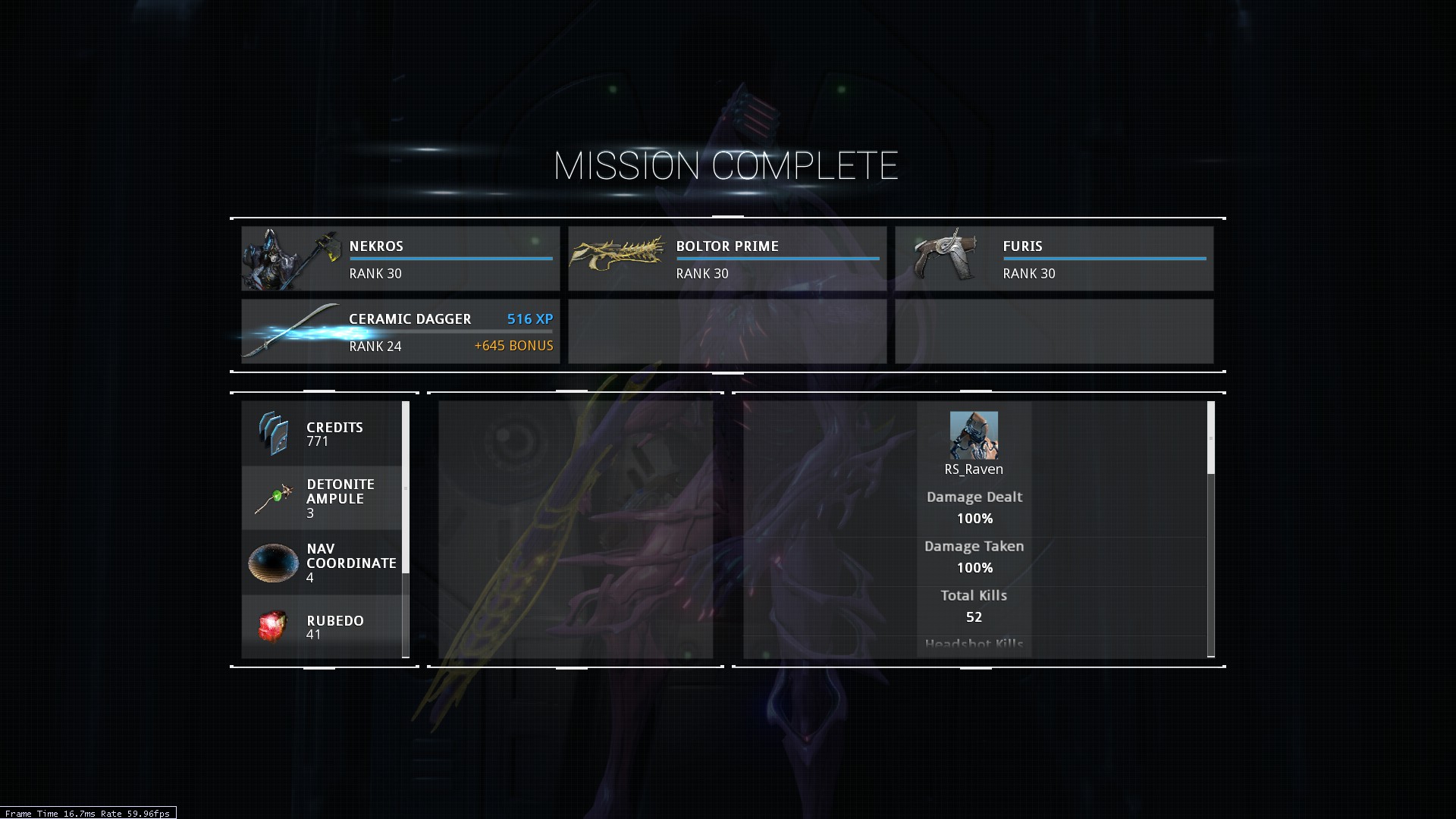Select the Ceramic Dagger XP card
The height and width of the screenshot is (819, 1456).
[x=400, y=331]
